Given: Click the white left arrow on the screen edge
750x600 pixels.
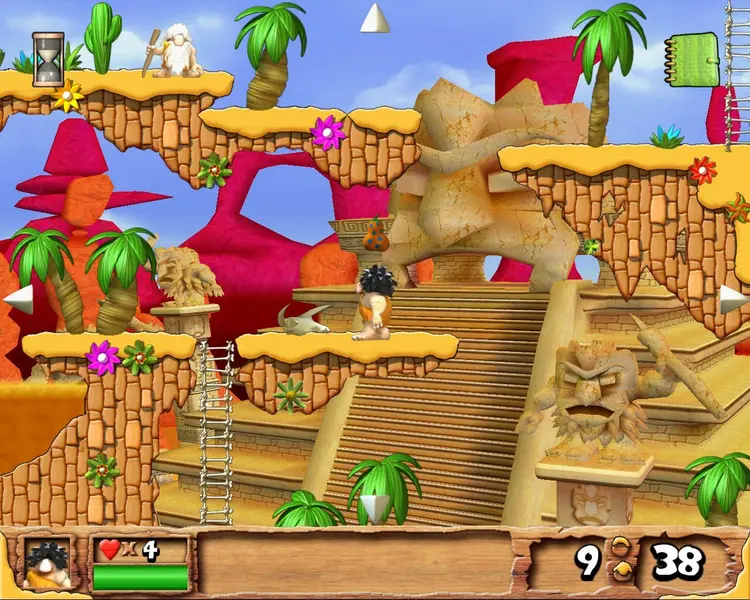Looking at the screenshot, I should click(18, 298).
